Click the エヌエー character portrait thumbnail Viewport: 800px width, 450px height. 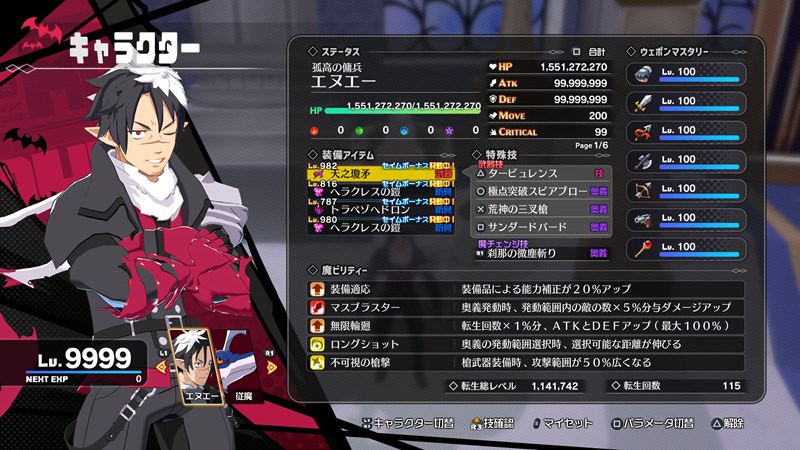click(197, 365)
